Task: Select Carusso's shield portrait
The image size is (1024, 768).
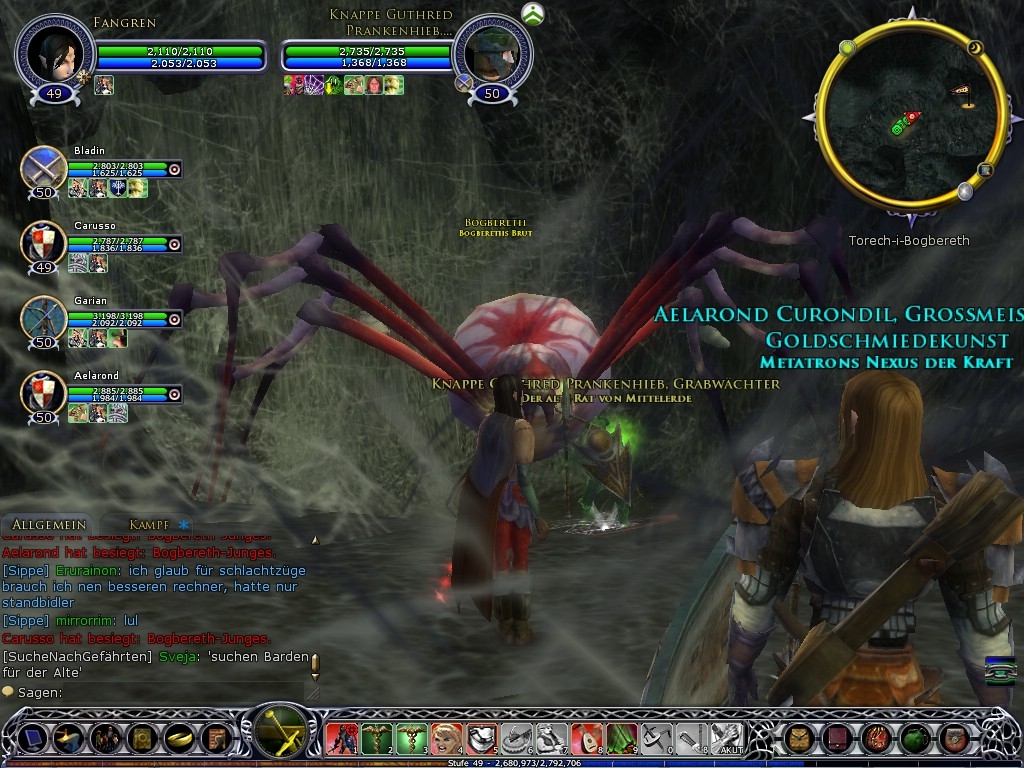Action: (x=44, y=243)
